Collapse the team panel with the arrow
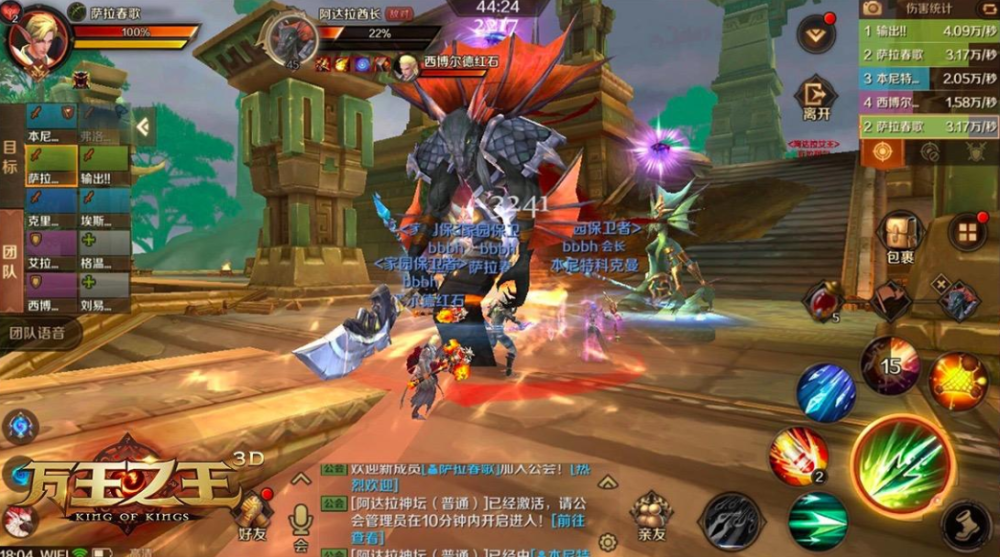This screenshot has height=557, width=1000. tap(143, 126)
